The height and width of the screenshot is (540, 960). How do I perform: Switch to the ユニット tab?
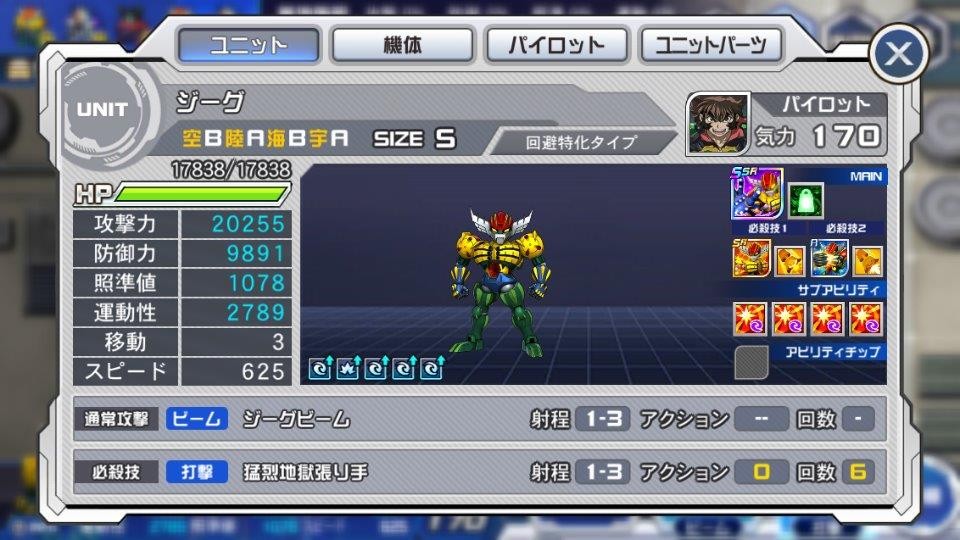coord(249,45)
